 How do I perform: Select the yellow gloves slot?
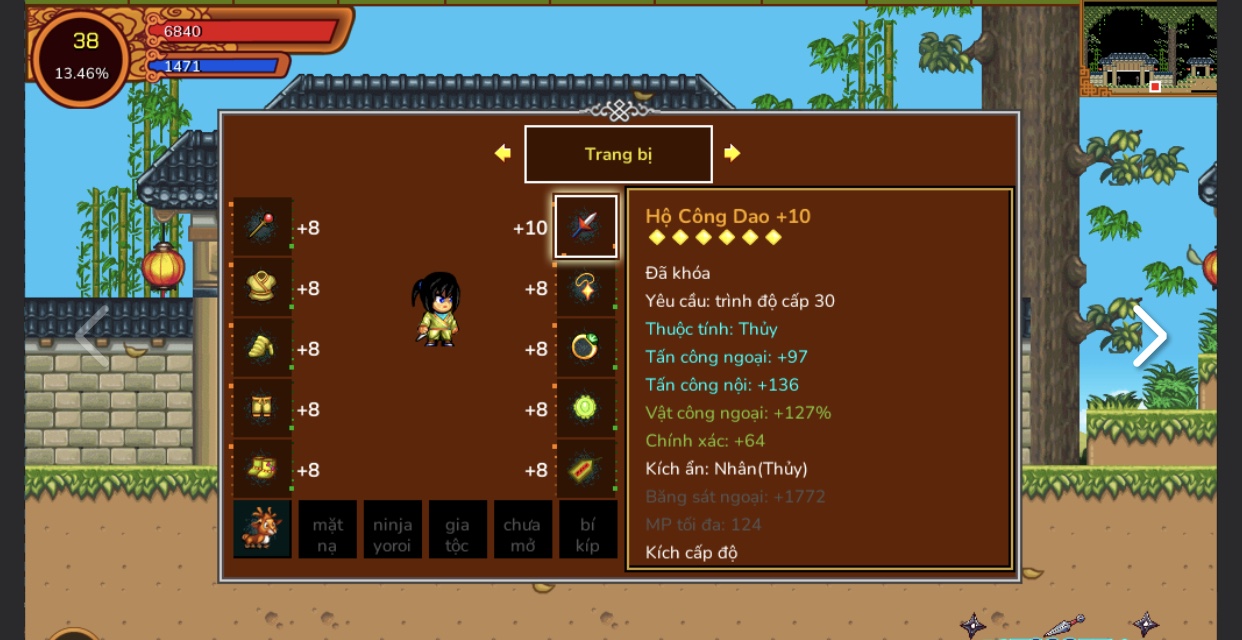click(263, 348)
